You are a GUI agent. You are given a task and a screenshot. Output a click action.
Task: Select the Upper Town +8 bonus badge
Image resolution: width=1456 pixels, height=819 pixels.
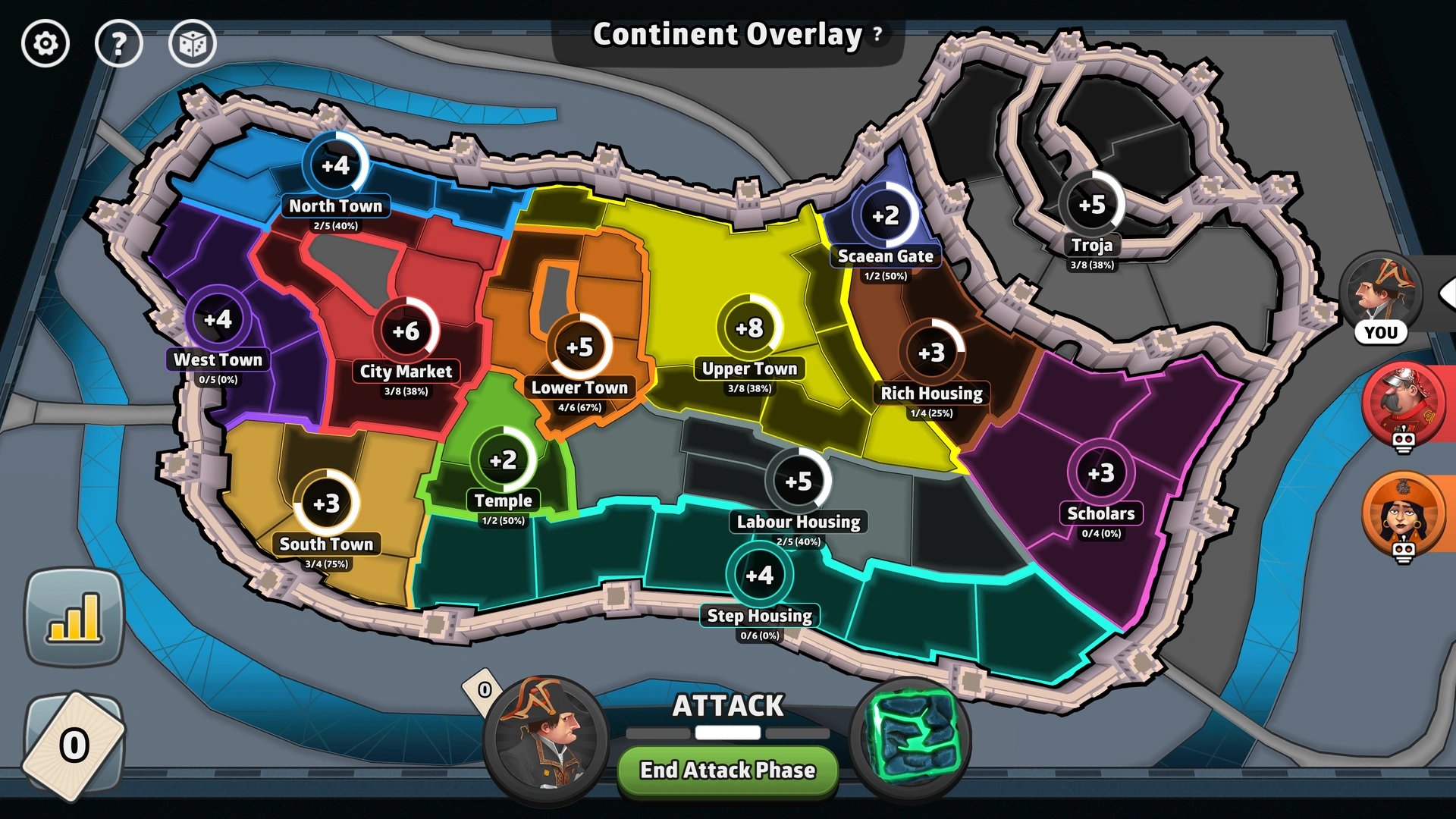(749, 329)
